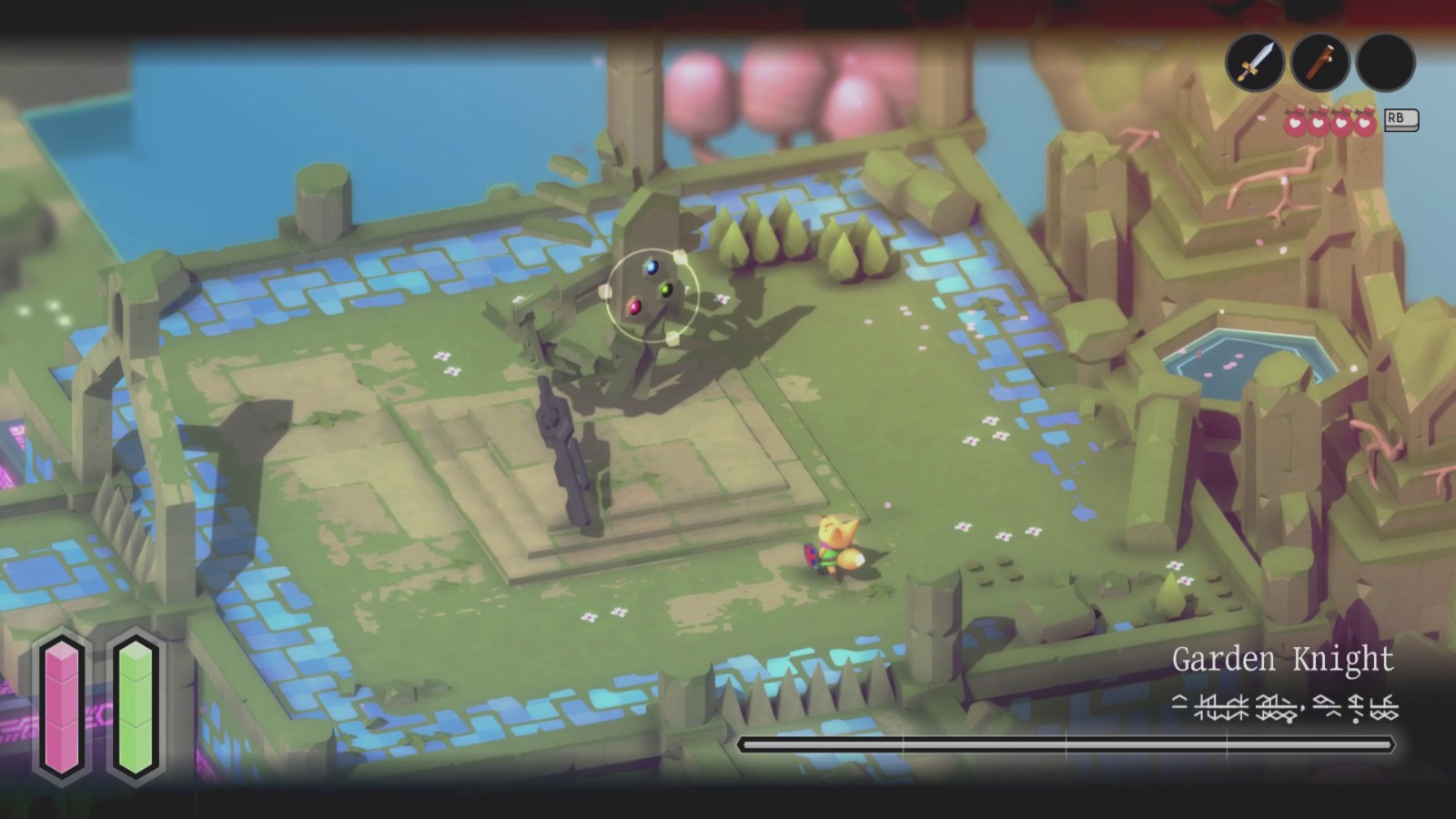Click the blue gem on the Garden Knight
The height and width of the screenshot is (819, 1456).
click(652, 268)
